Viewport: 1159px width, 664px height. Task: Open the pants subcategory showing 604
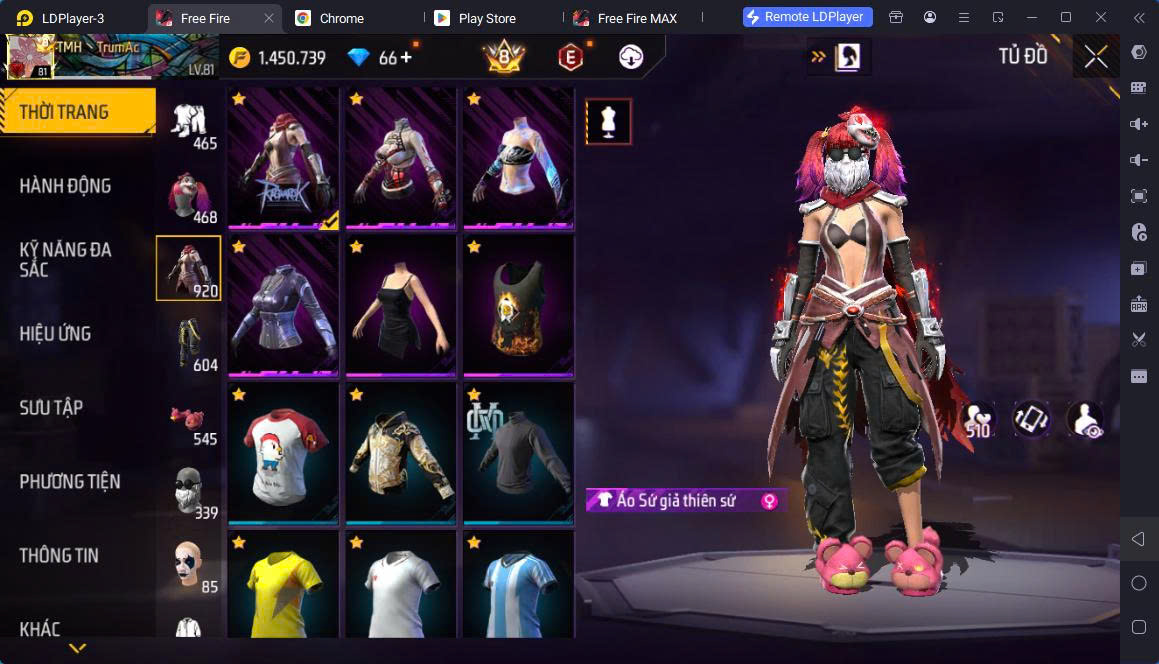191,345
